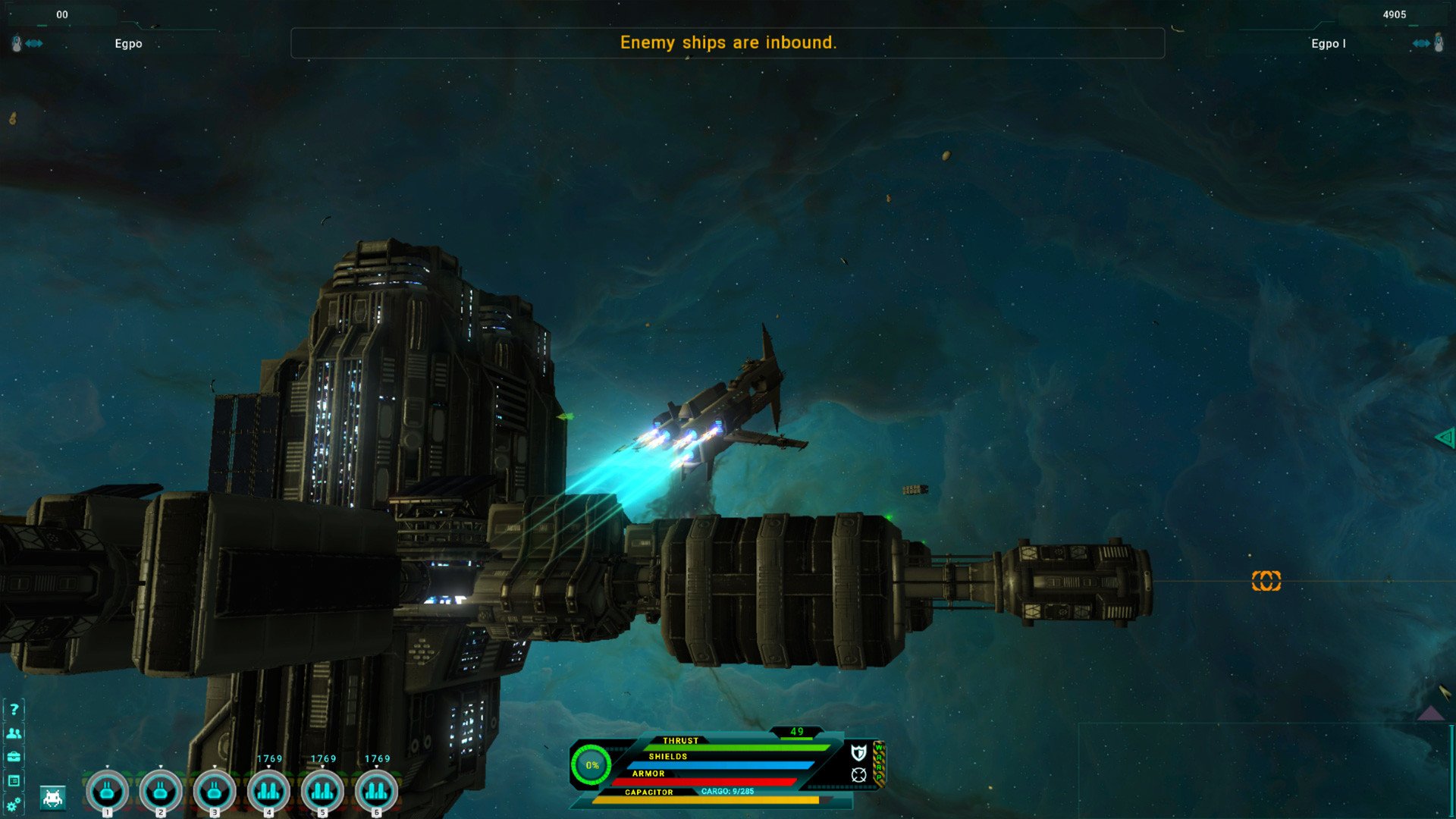
Task: Select missile launcher slot 5
Action: pyautogui.click(x=322, y=792)
